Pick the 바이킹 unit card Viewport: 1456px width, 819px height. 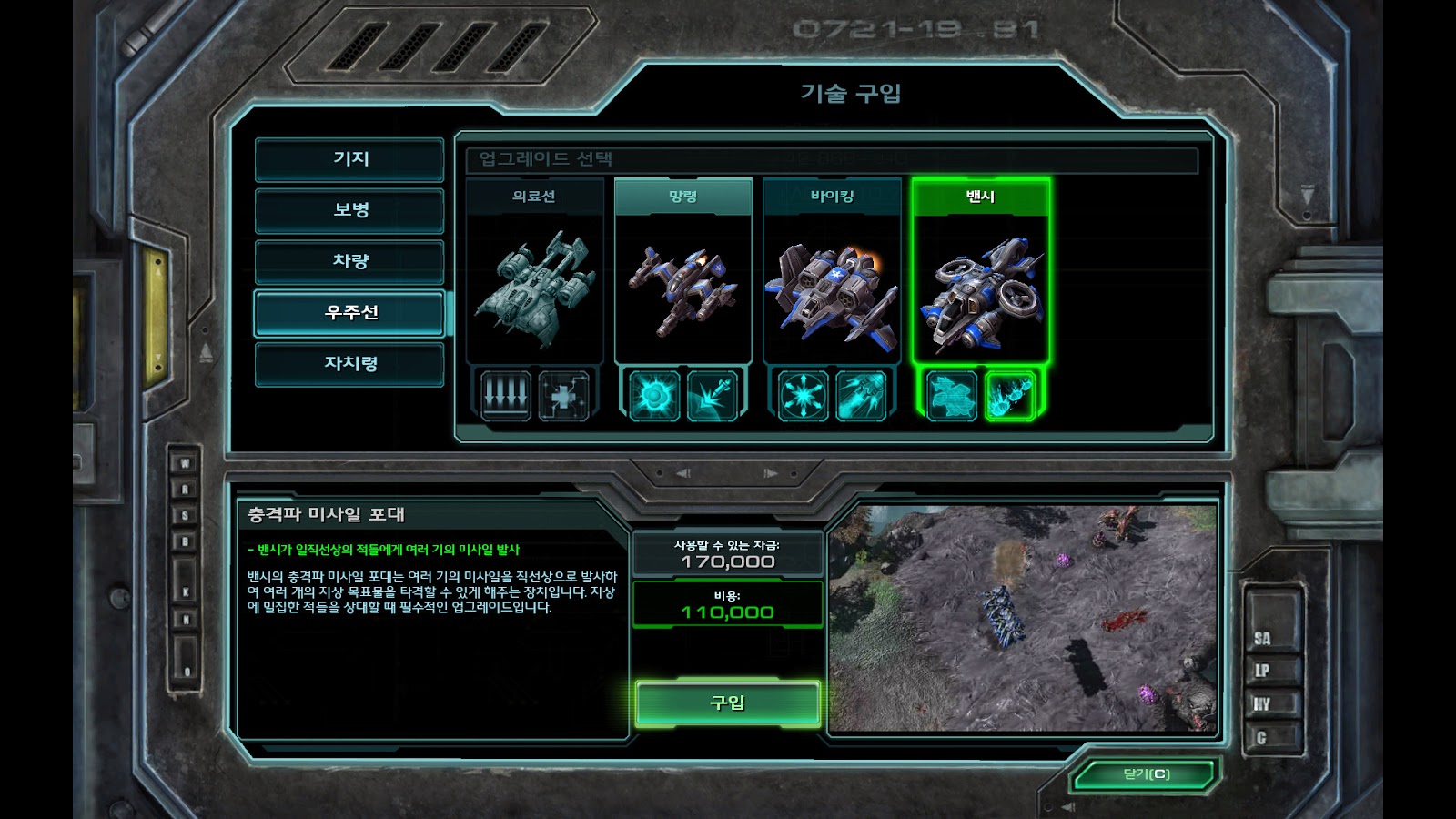click(x=832, y=273)
